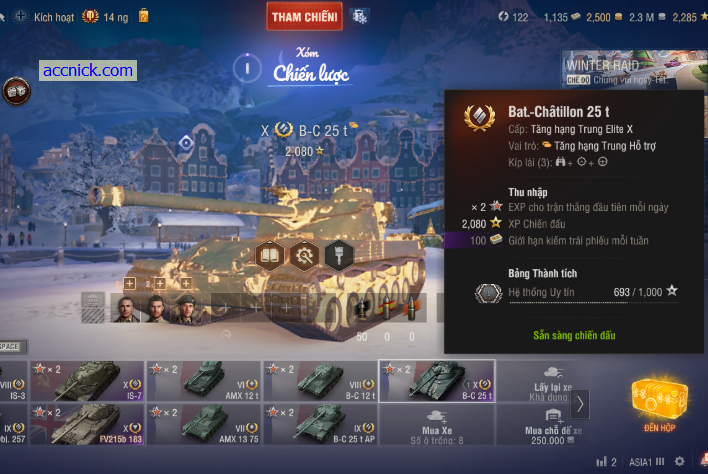Show next tanks with carousel arrow
708x474 pixels.
click(x=581, y=403)
